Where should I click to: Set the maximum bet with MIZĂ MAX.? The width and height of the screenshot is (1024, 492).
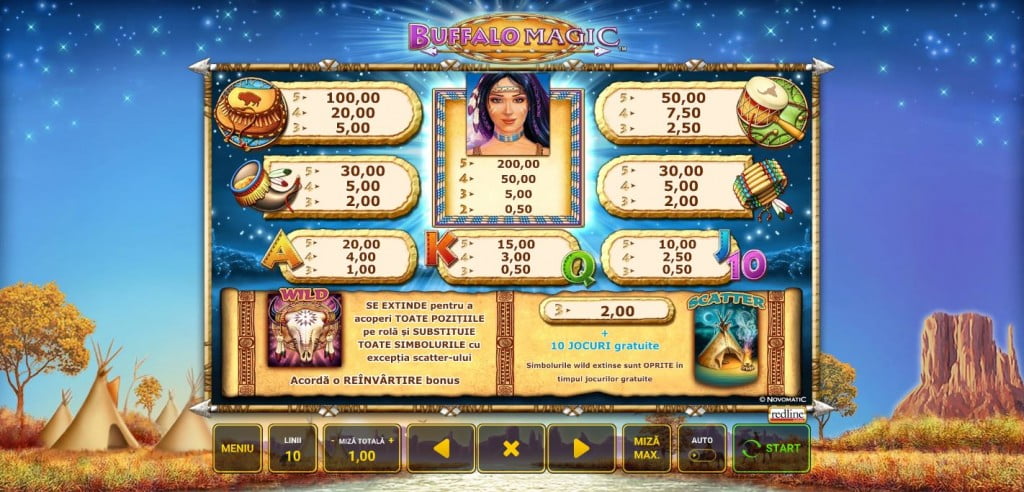[x=646, y=448]
